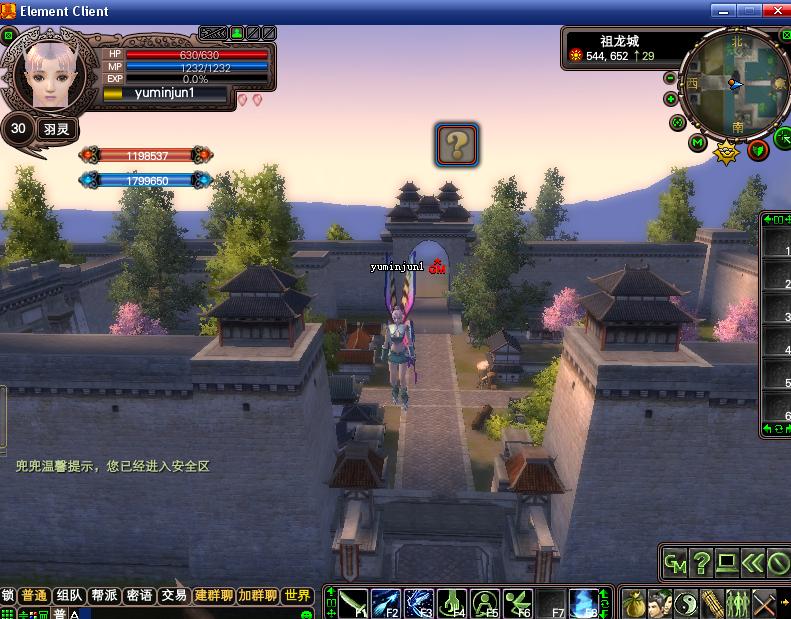Switch to the 世界 world chat tab
Viewport: 791px width, 619px height.
297,595
